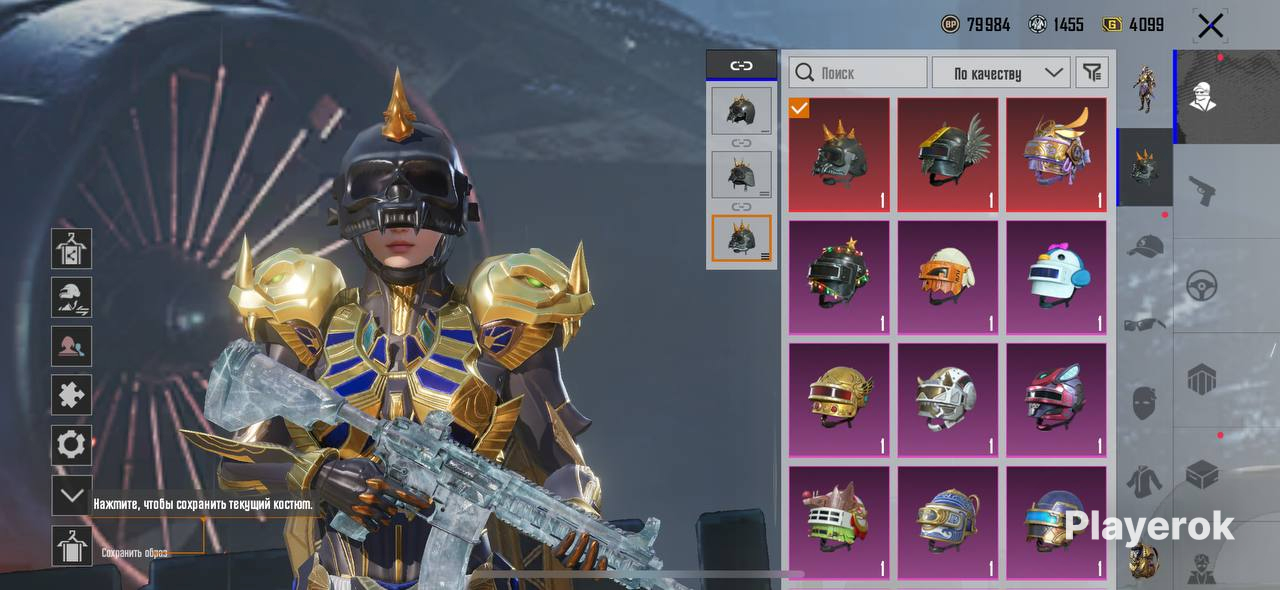Select the blue penguin helmet skin
The height and width of the screenshot is (590, 1280).
(1056, 277)
